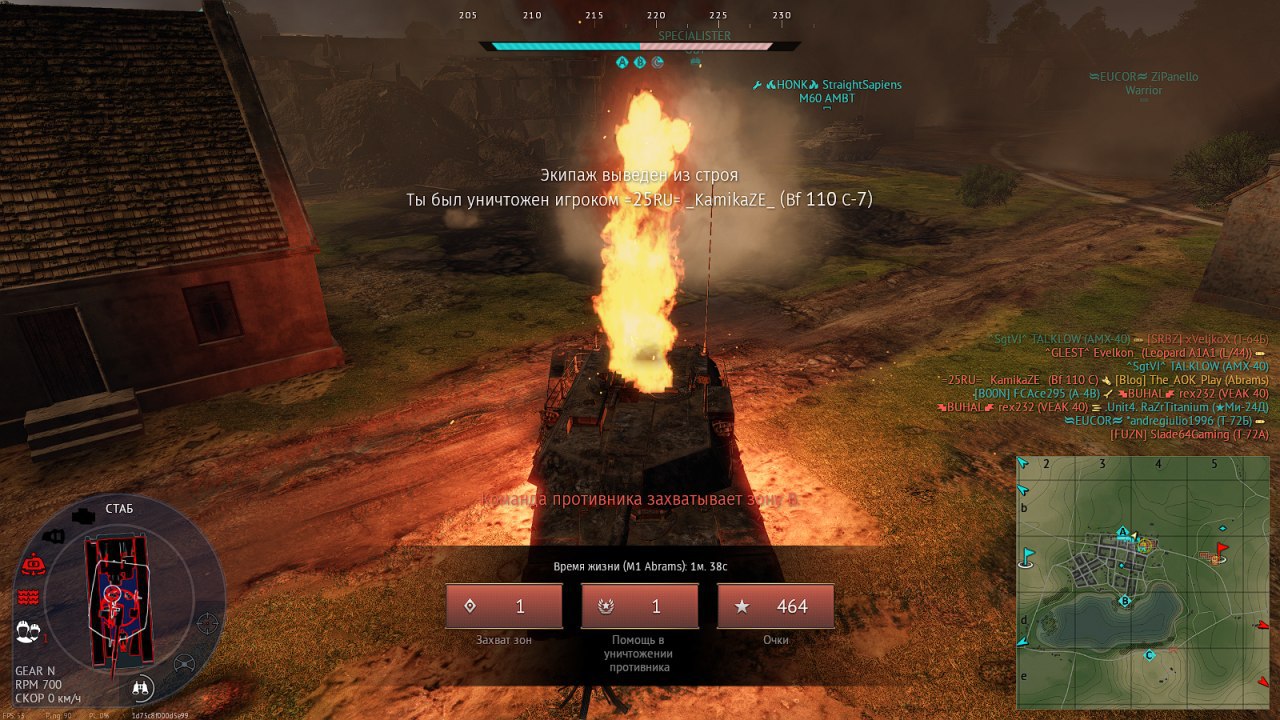Viewport: 1280px width, 720px height.
Task: Select the 'Очки' score tile
Action: (776, 607)
